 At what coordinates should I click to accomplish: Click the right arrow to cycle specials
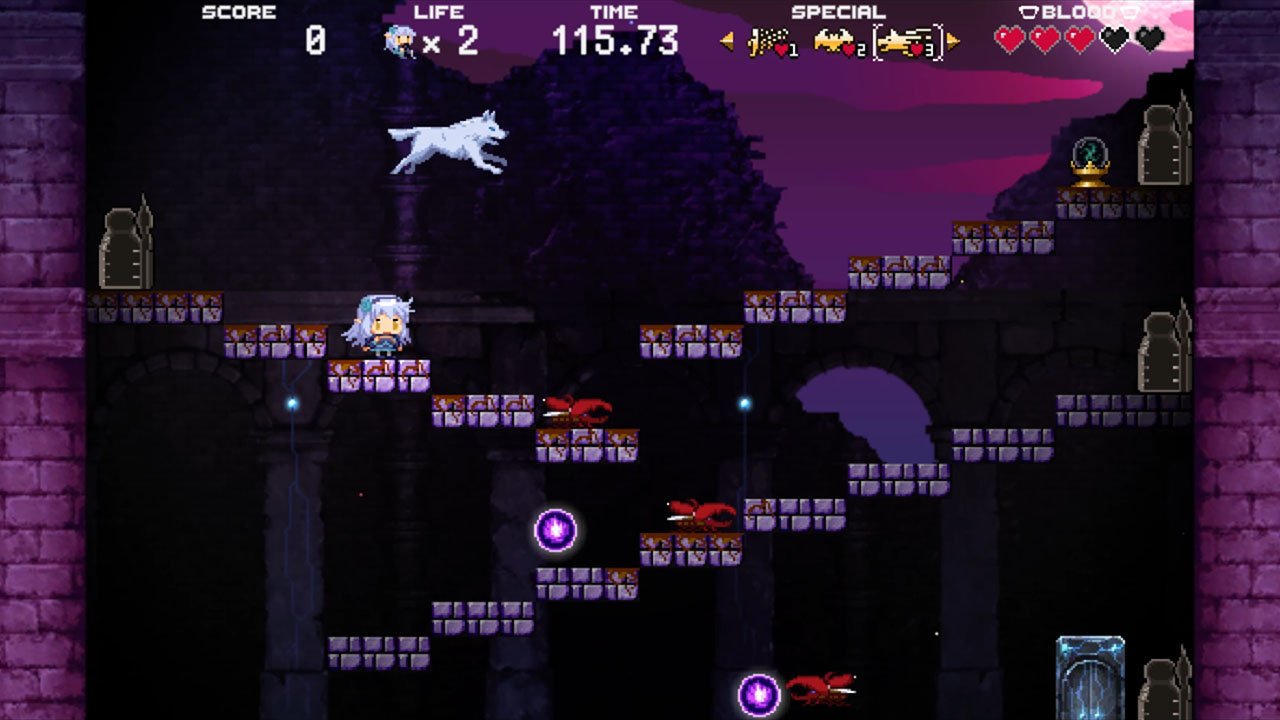point(952,40)
